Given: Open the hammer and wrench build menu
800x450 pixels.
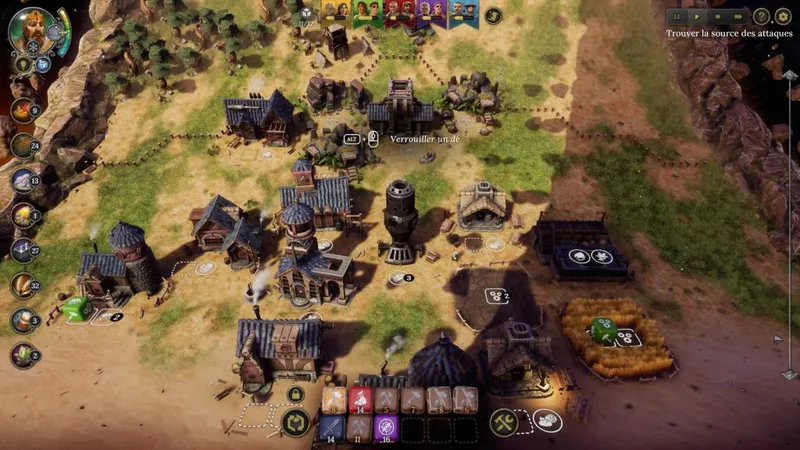Looking at the screenshot, I should [x=503, y=422].
